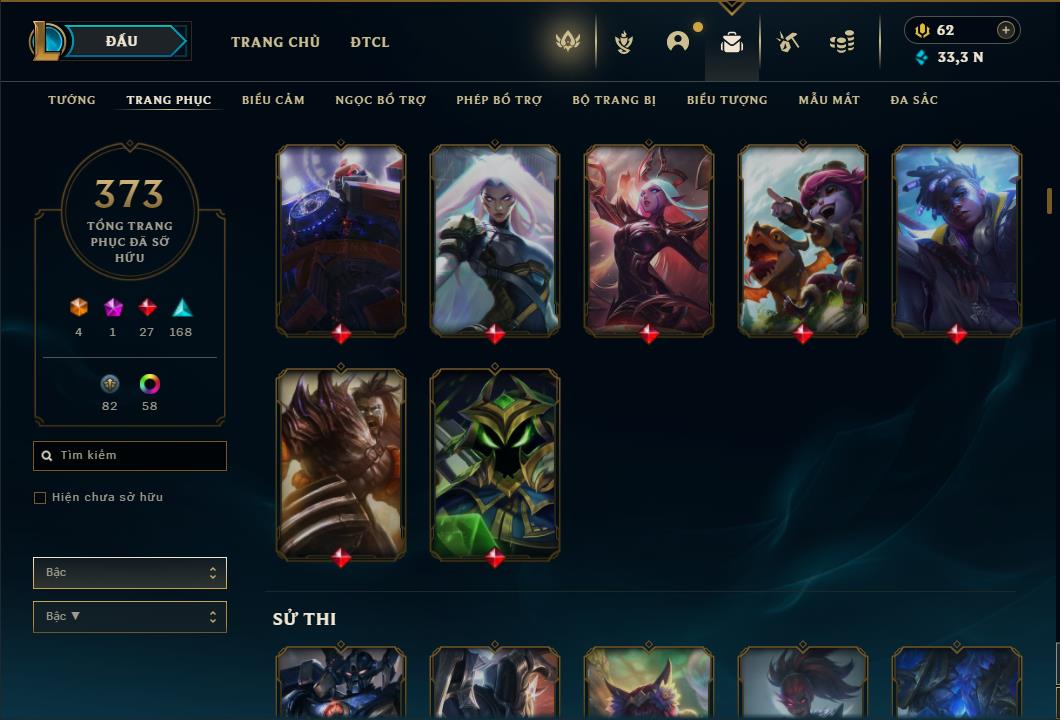1060x720 pixels.
Task: View the MẪU MẮT tab
Action: point(829,100)
